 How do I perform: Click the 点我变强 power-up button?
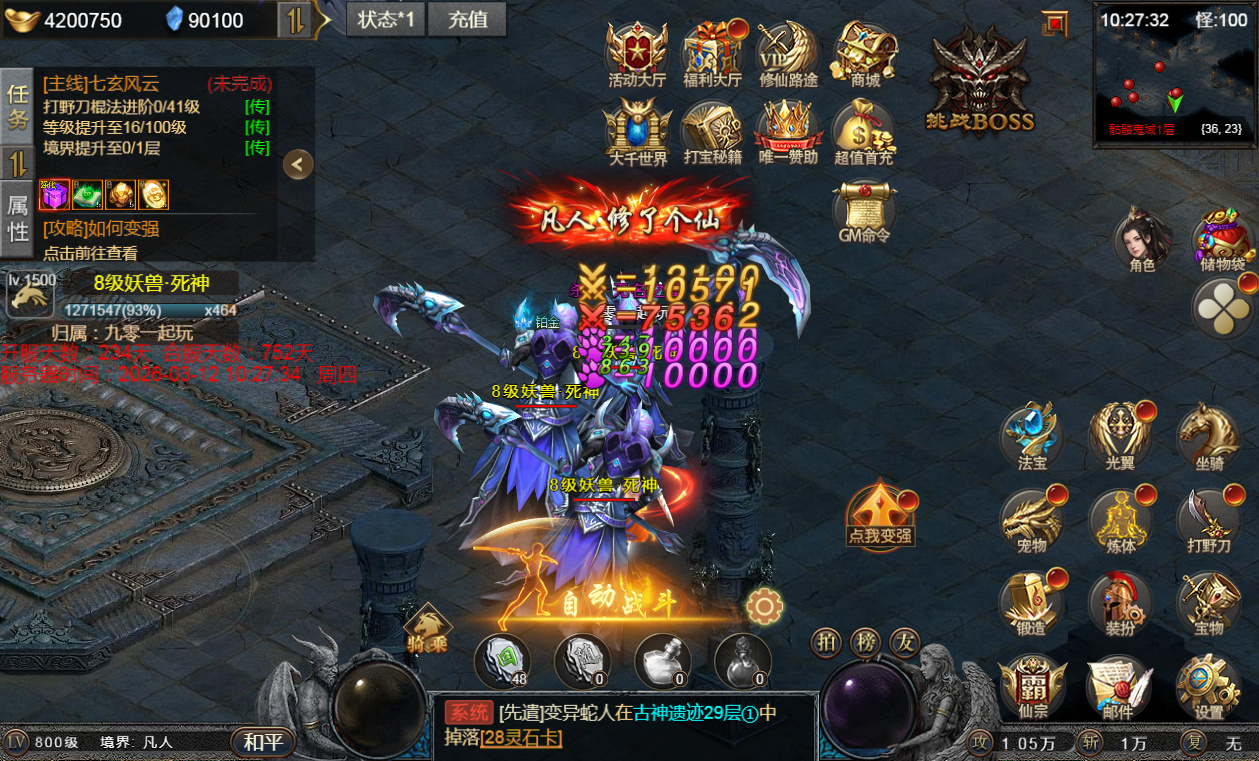pyautogui.click(x=880, y=514)
